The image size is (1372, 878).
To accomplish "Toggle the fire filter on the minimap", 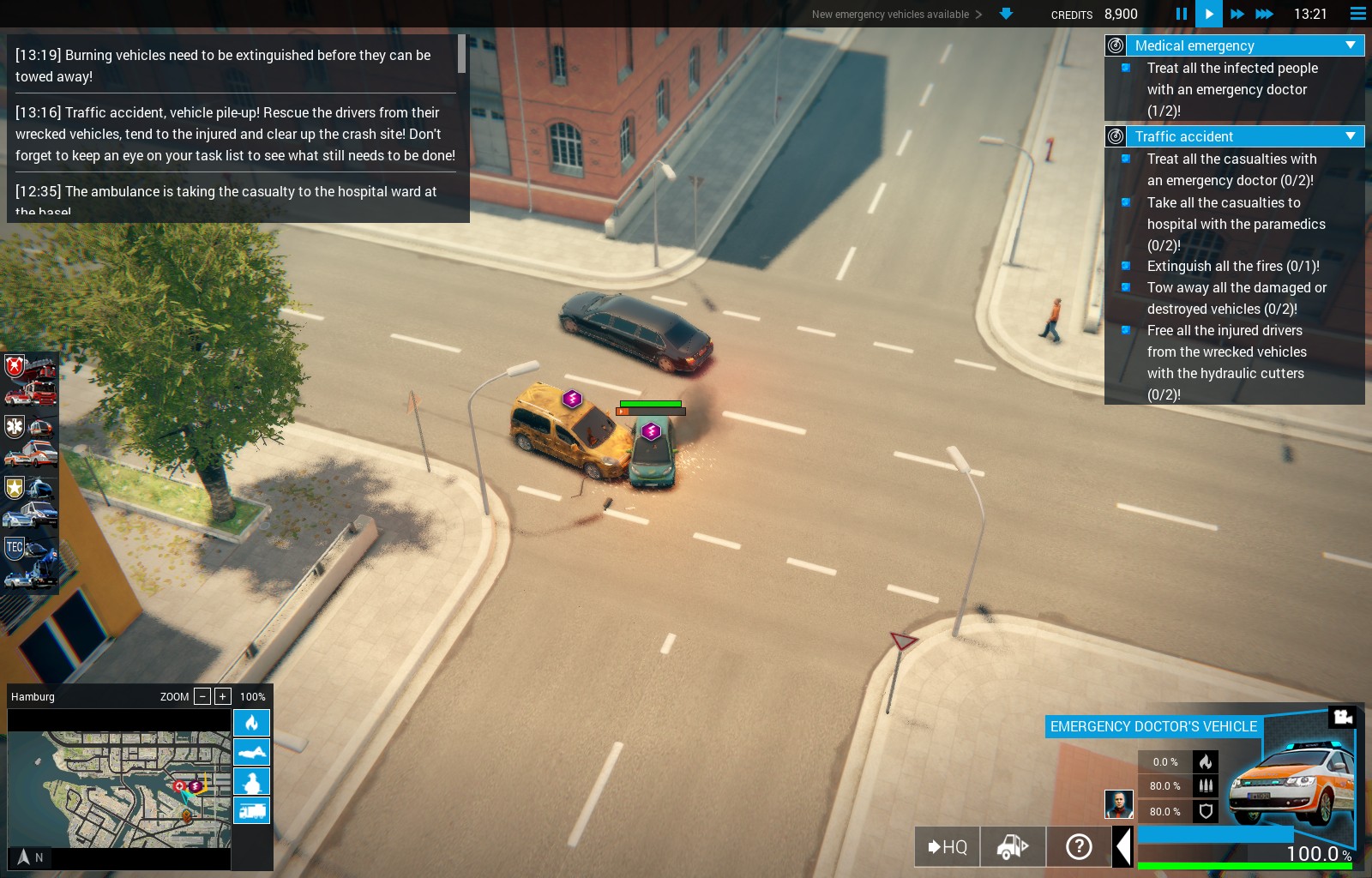I will click(251, 723).
